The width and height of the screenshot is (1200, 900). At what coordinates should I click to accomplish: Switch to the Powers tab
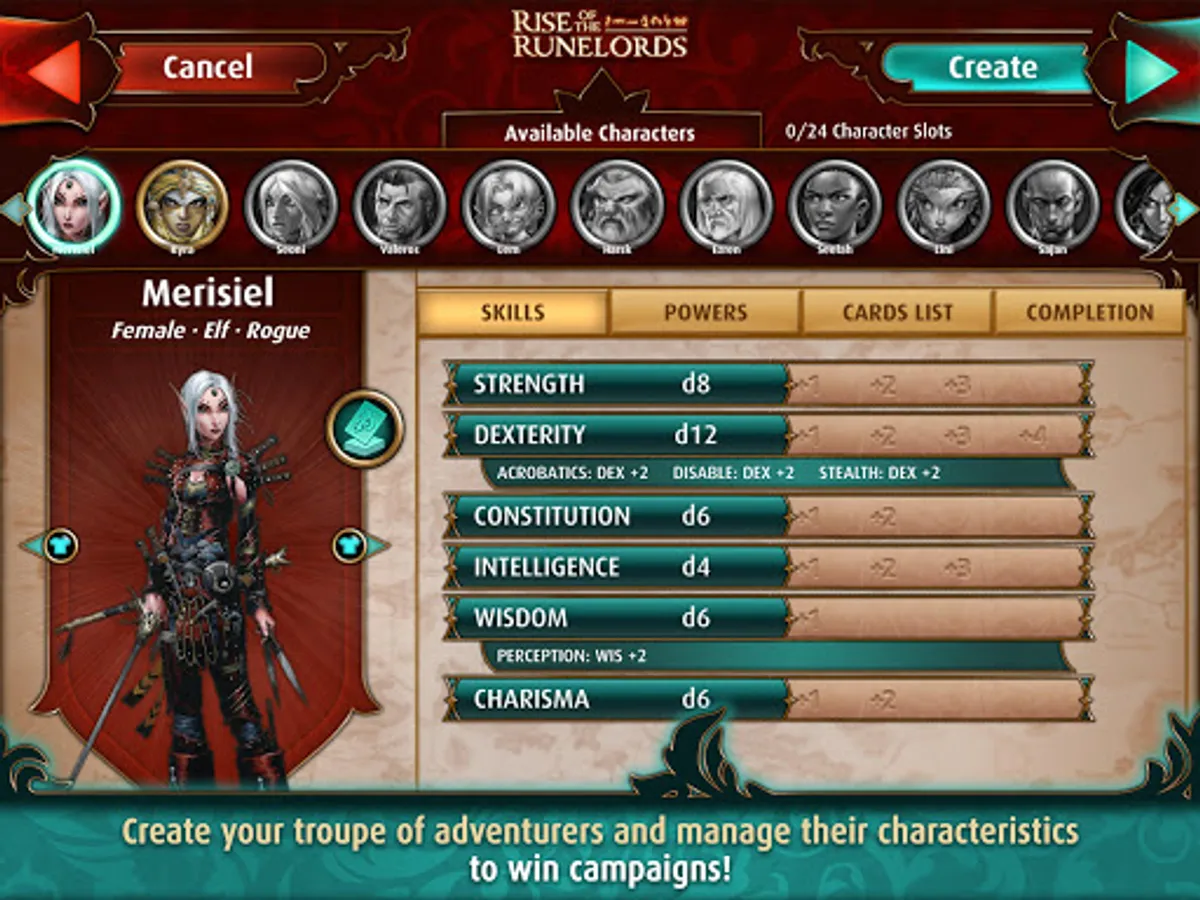pyautogui.click(x=705, y=313)
